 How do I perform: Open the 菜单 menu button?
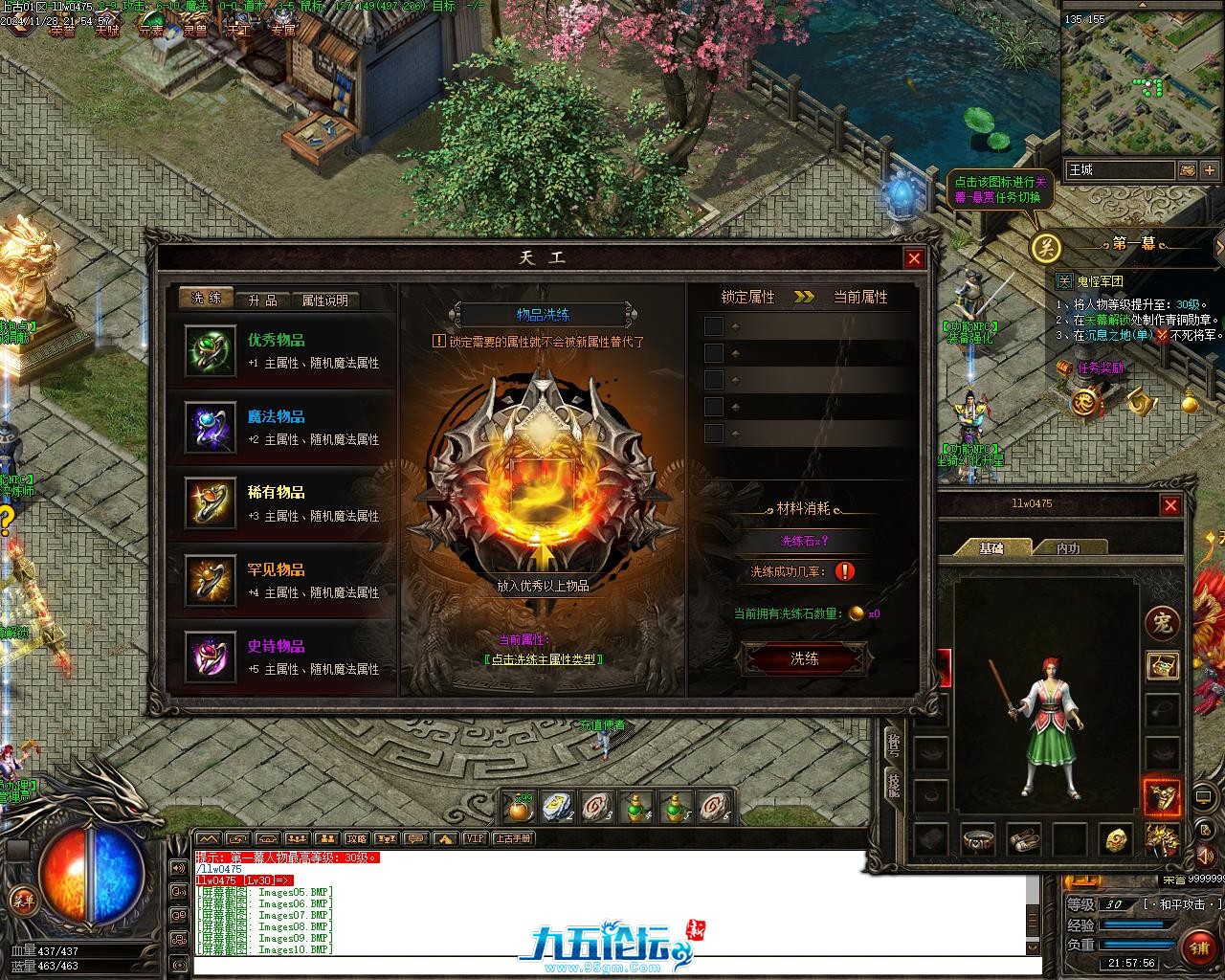pos(22,900)
